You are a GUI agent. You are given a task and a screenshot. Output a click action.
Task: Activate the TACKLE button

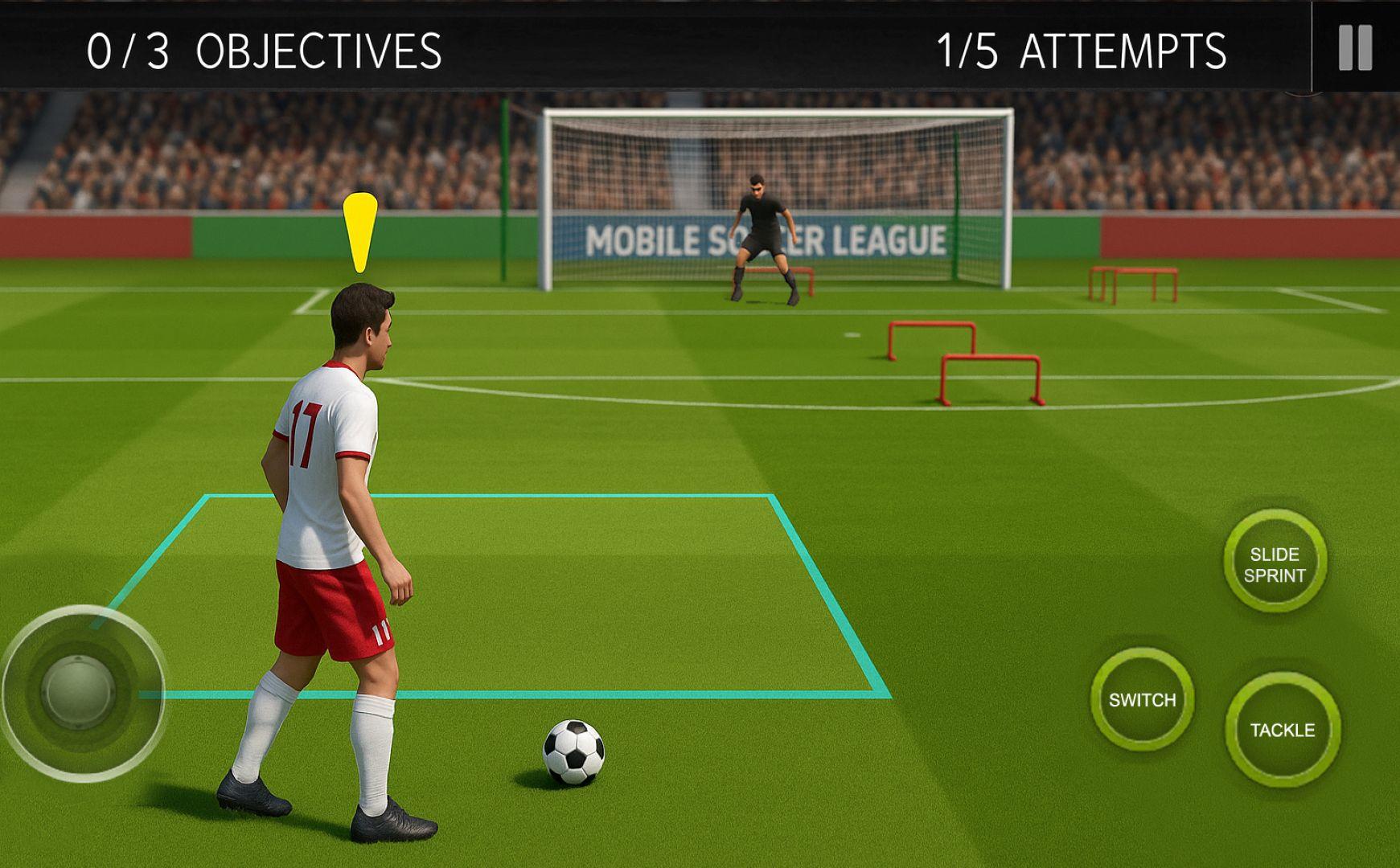tap(1284, 729)
